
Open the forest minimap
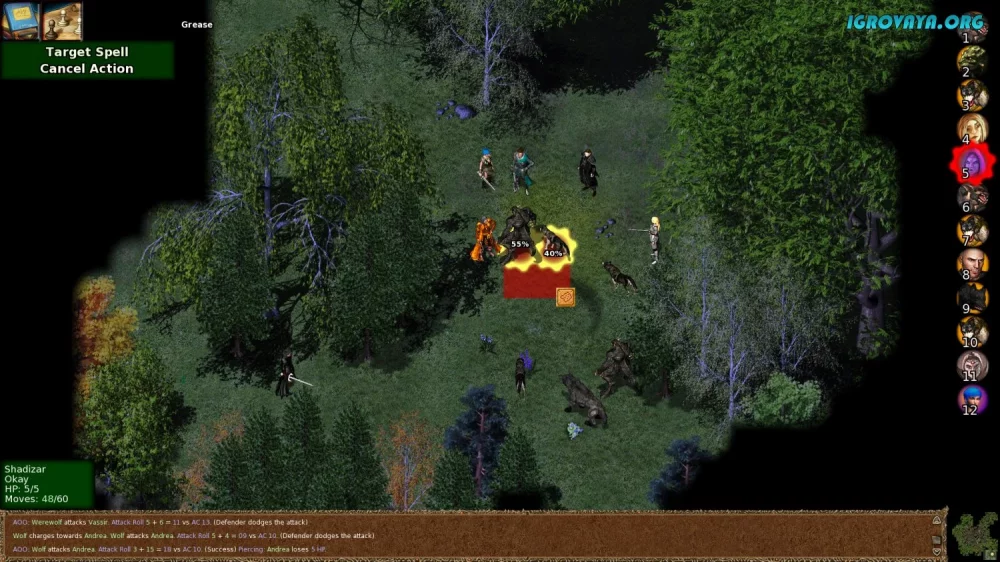(974, 534)
